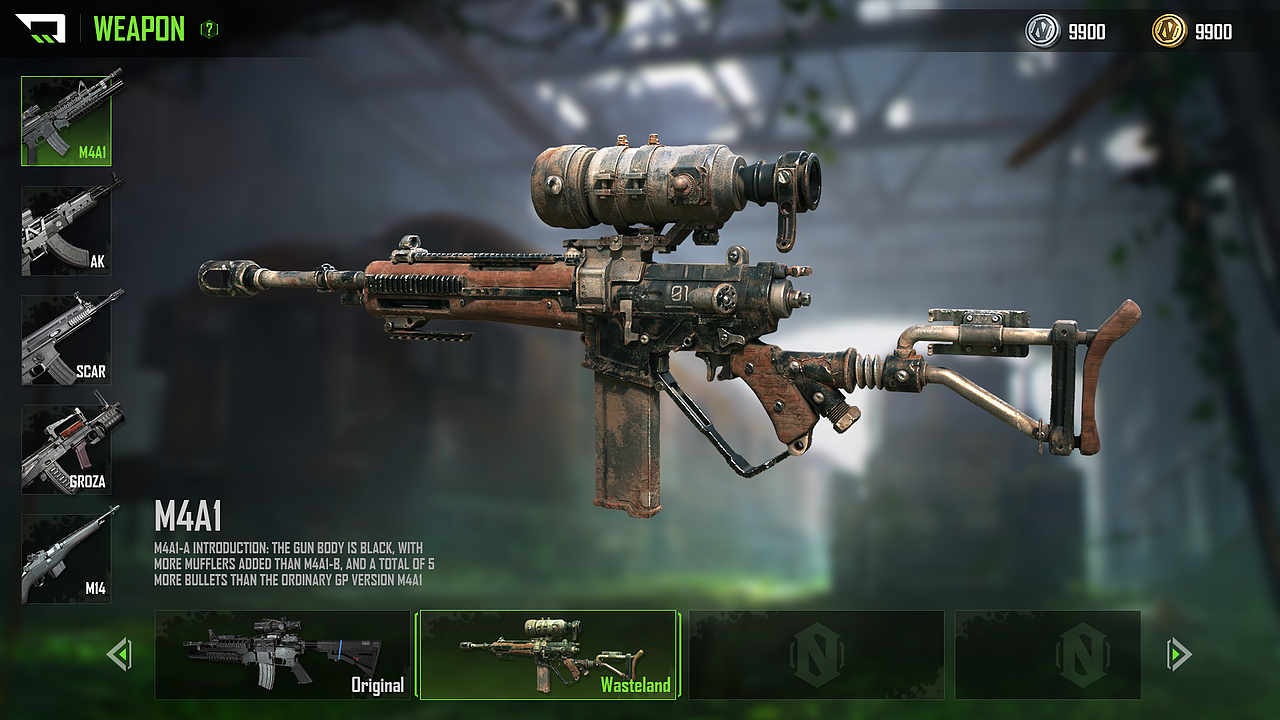Pick the GROZA weapon thumbnail
The height and width of the screenshot is (720, 1280).
pyautogui.click(x=66, y=449)
